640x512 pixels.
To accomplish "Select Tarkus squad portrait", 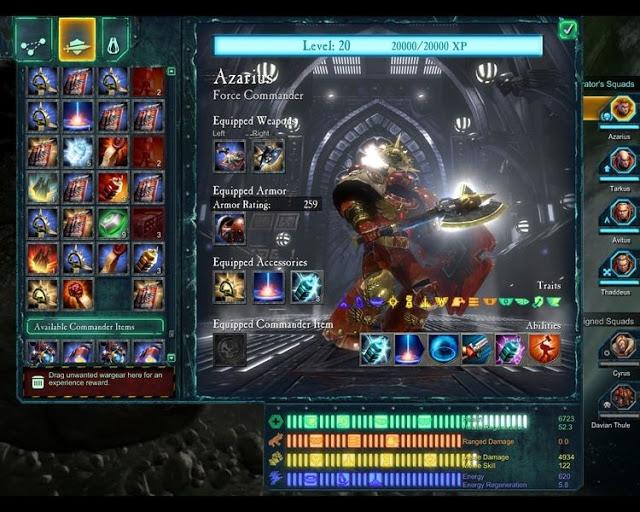I will point(623,160).
